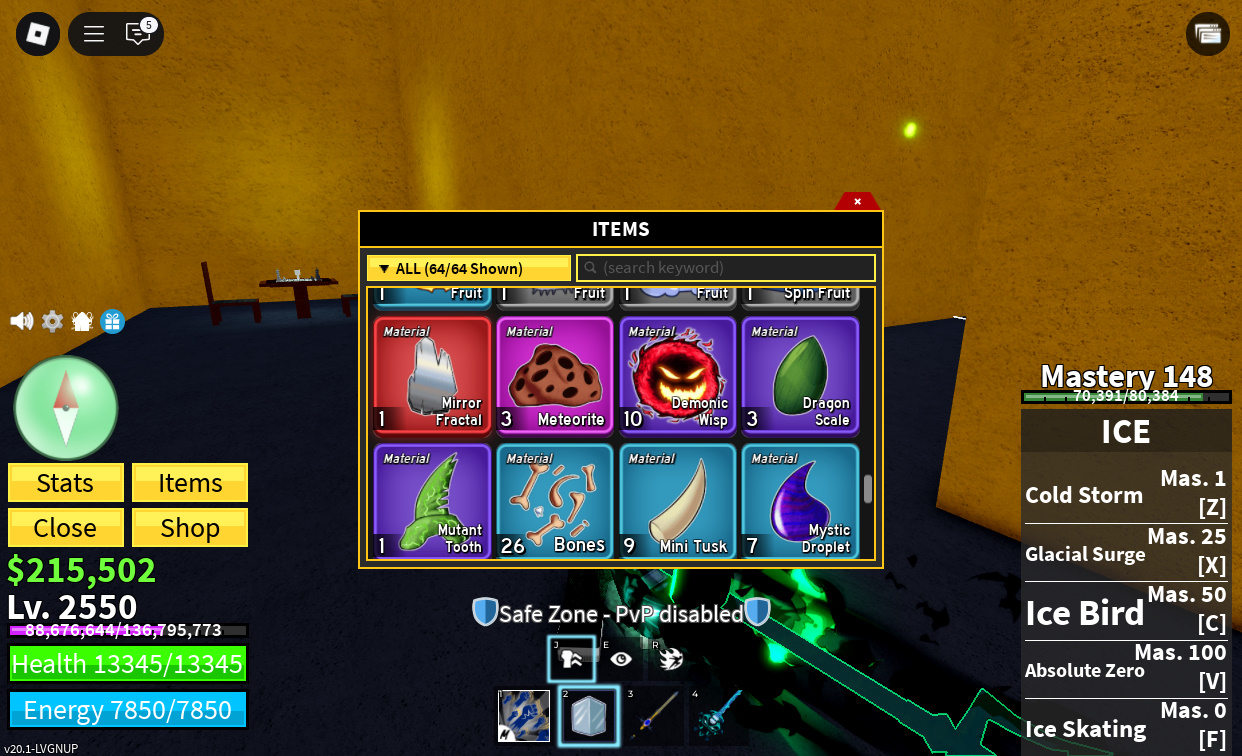Choose the Demonic Wisp material
This screenshot has width=1242, height=756.
[678, 376]
